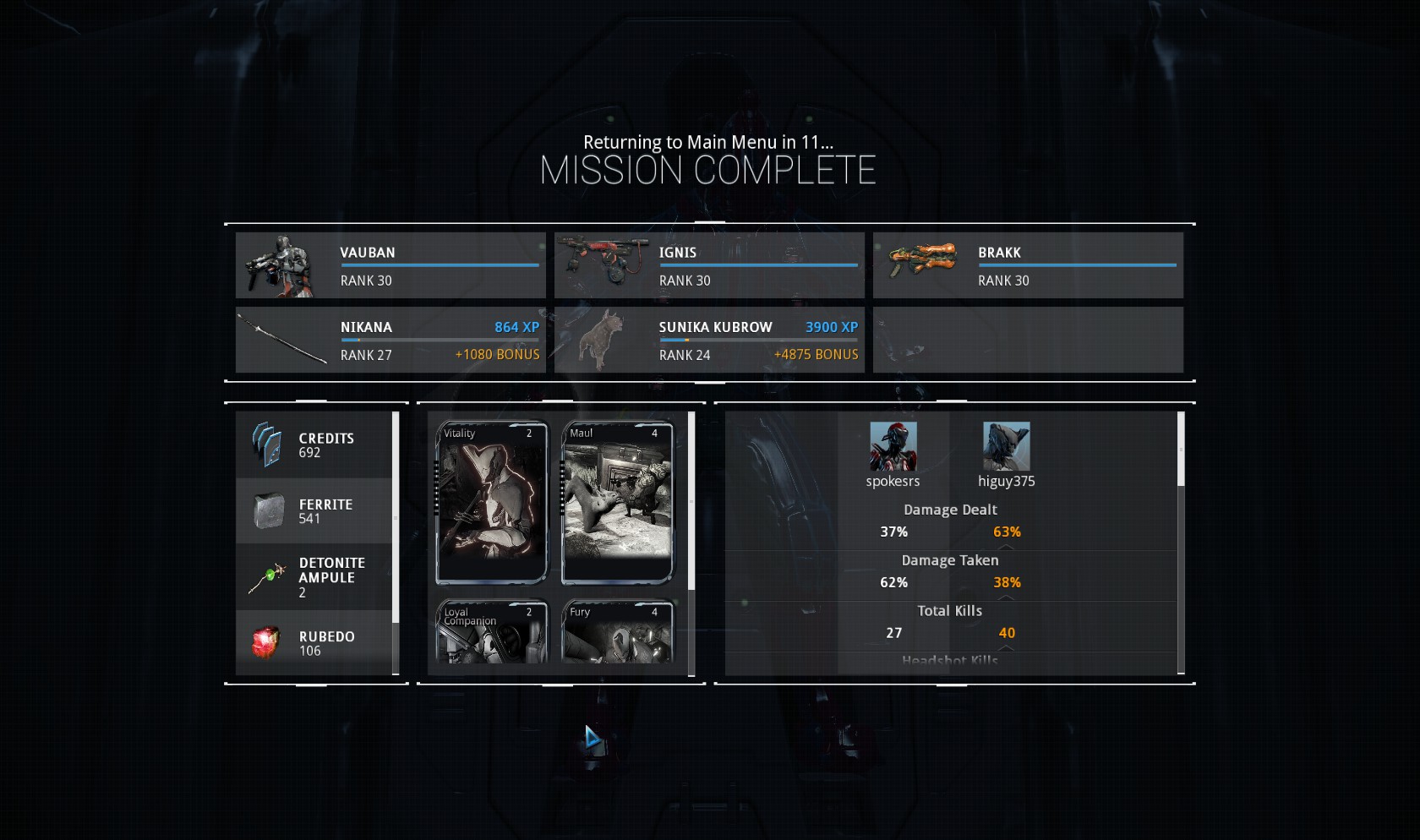Click the Ignis weapon rank panel
Viewport: 1420px width, 840px height.
(x=709, y=265)
